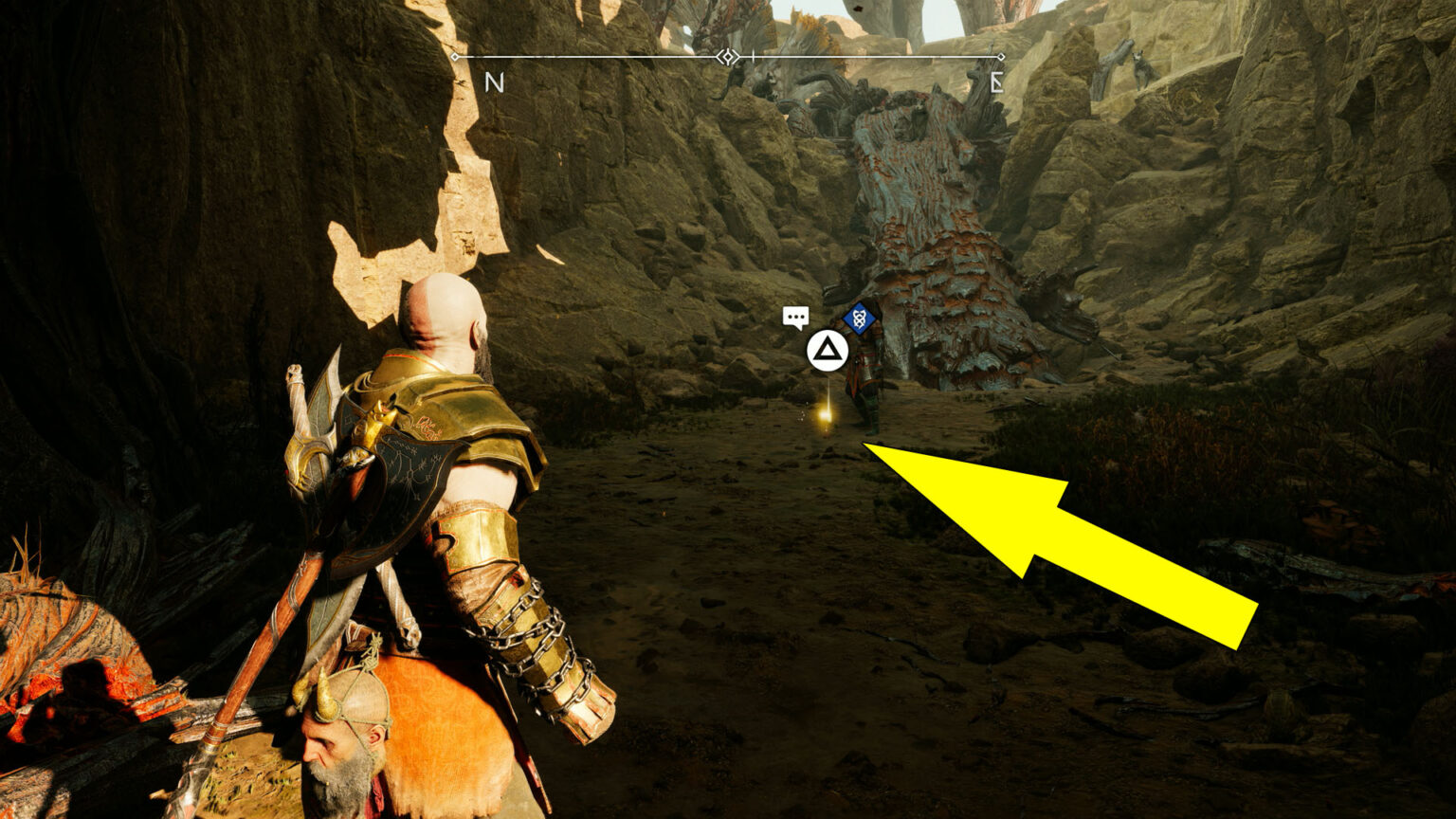Select the diamond compass center marker
The height and width of the screenshot is (819, 1456).
click(727, 57)
